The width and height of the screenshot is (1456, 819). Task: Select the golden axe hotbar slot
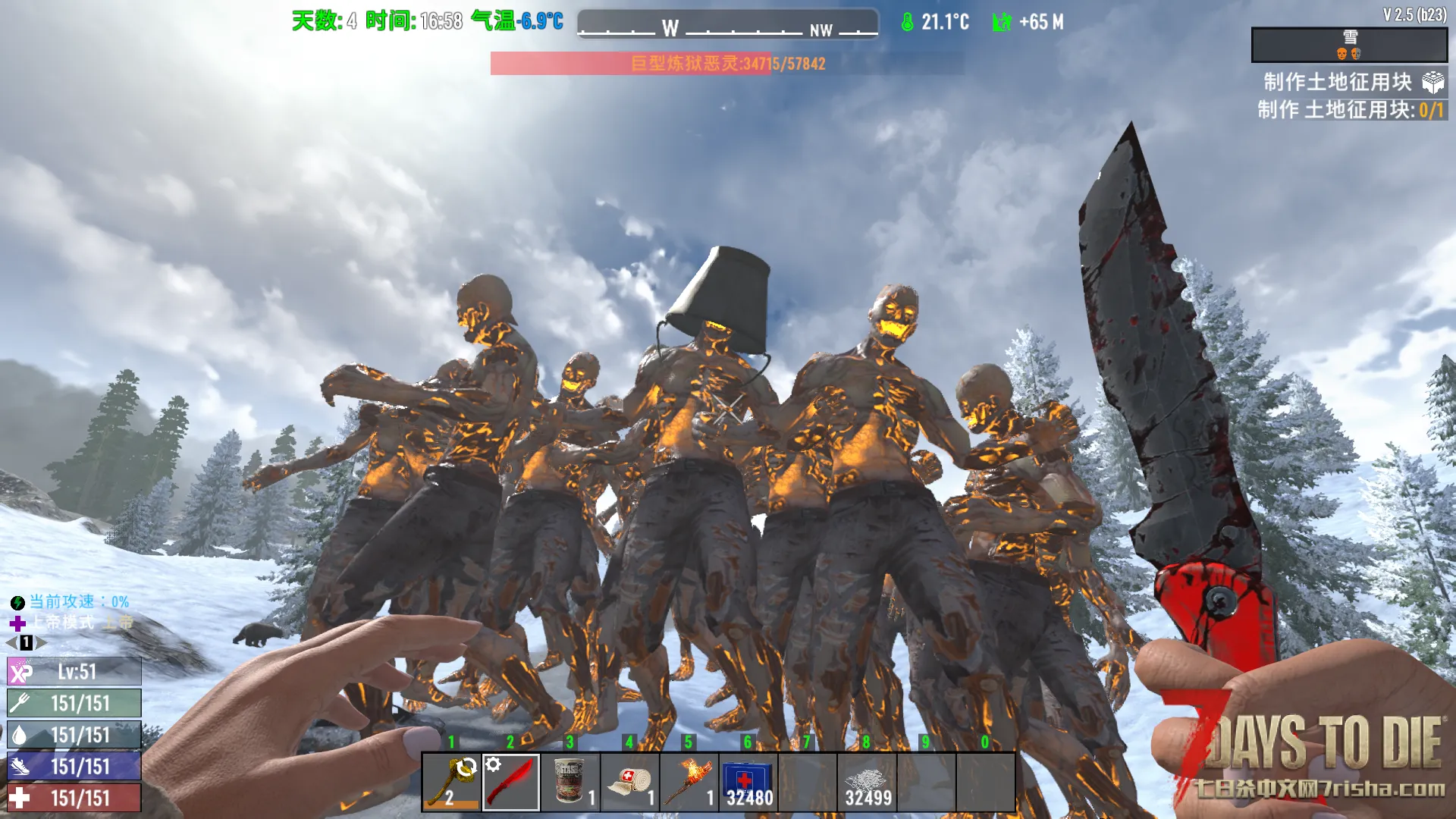coord(451,782)
